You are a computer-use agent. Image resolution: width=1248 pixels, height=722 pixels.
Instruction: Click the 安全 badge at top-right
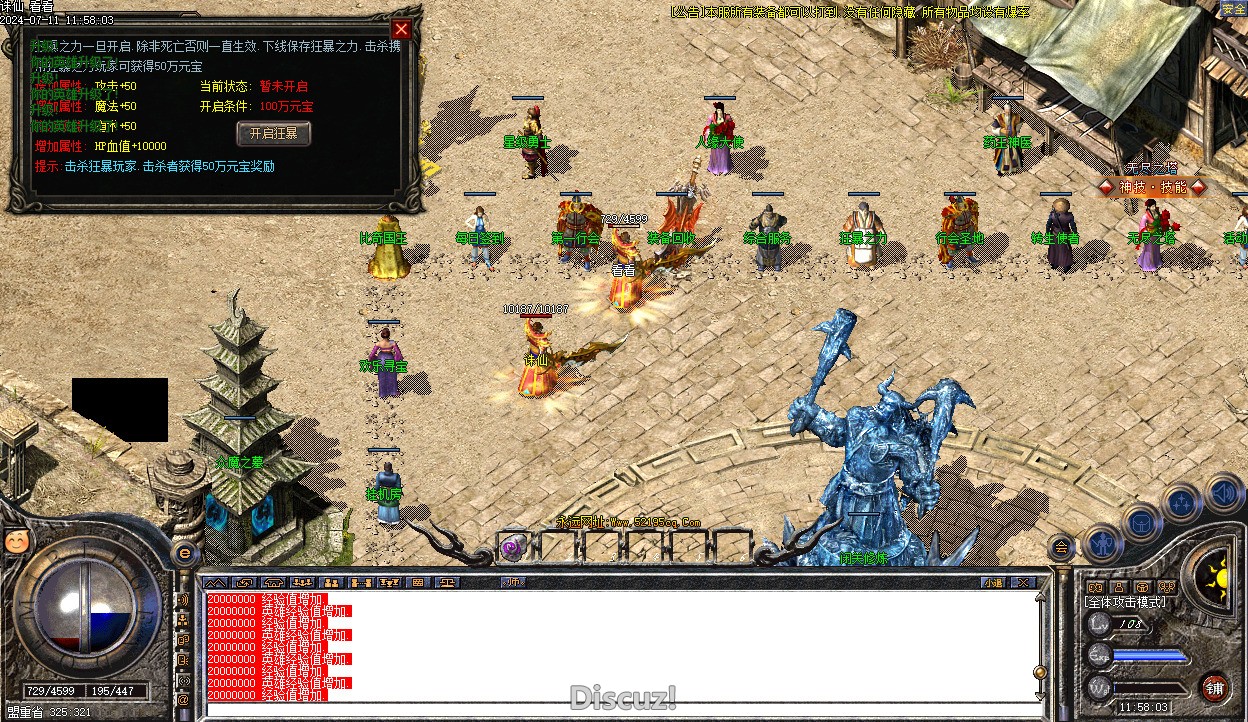coord(1234,9)
